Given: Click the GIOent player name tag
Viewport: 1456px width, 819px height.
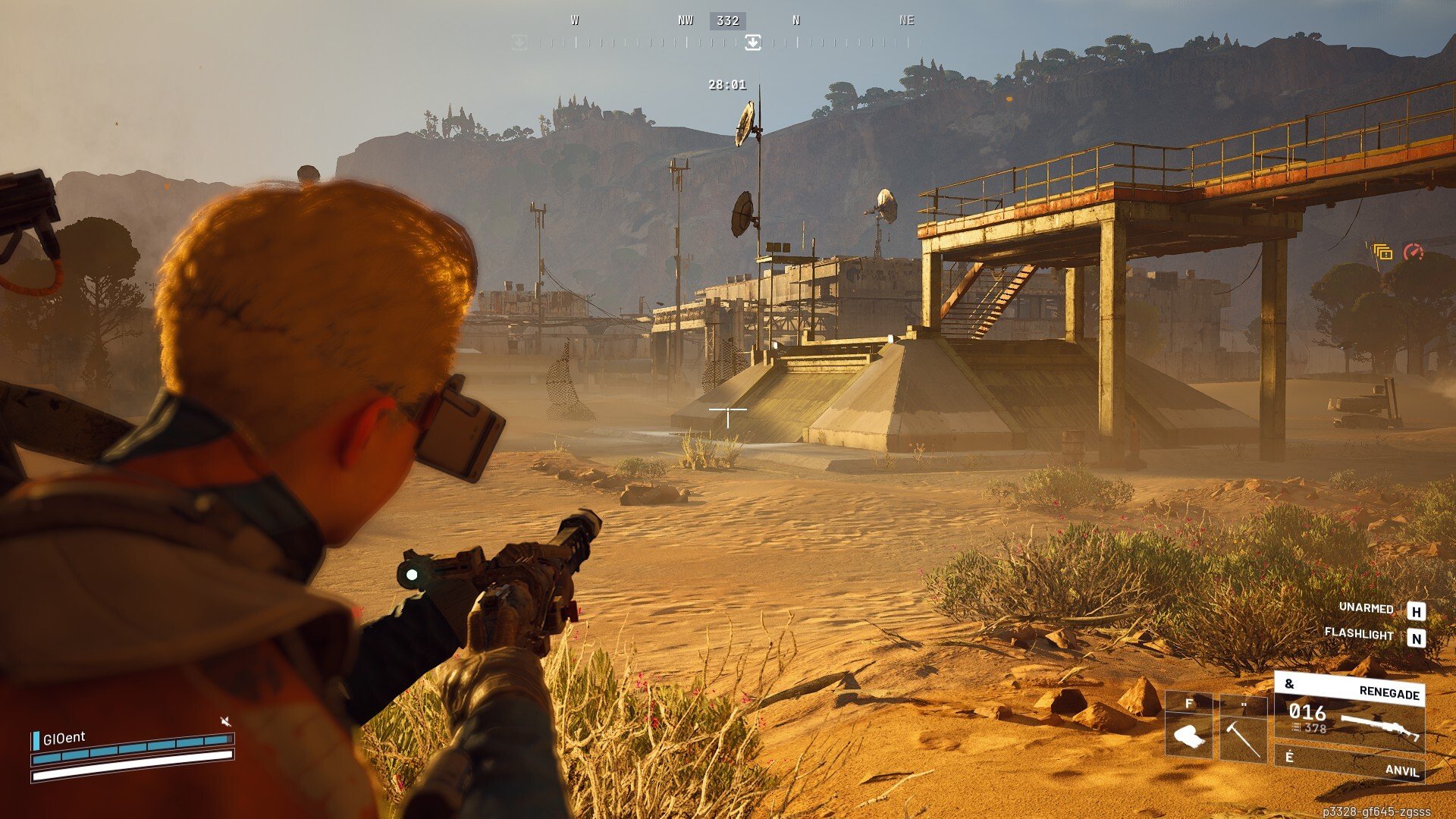Looking at the screenshot, I should click(x=64, y=738).
